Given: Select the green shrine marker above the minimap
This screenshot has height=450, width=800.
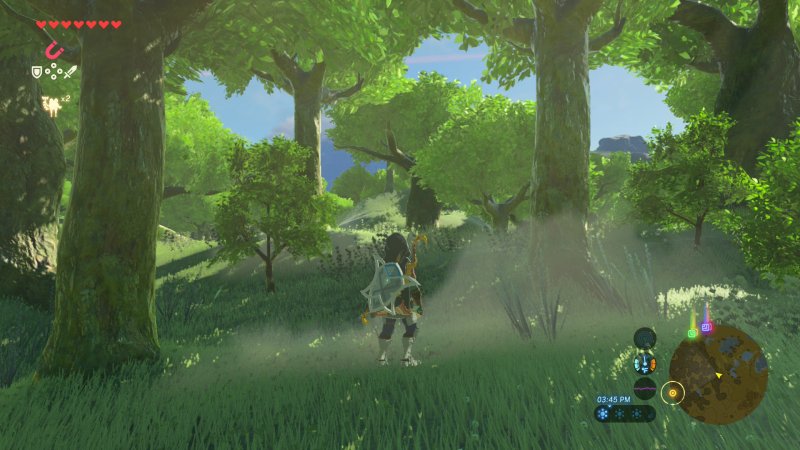Looking at the screenshot, I should click(690, 332).
